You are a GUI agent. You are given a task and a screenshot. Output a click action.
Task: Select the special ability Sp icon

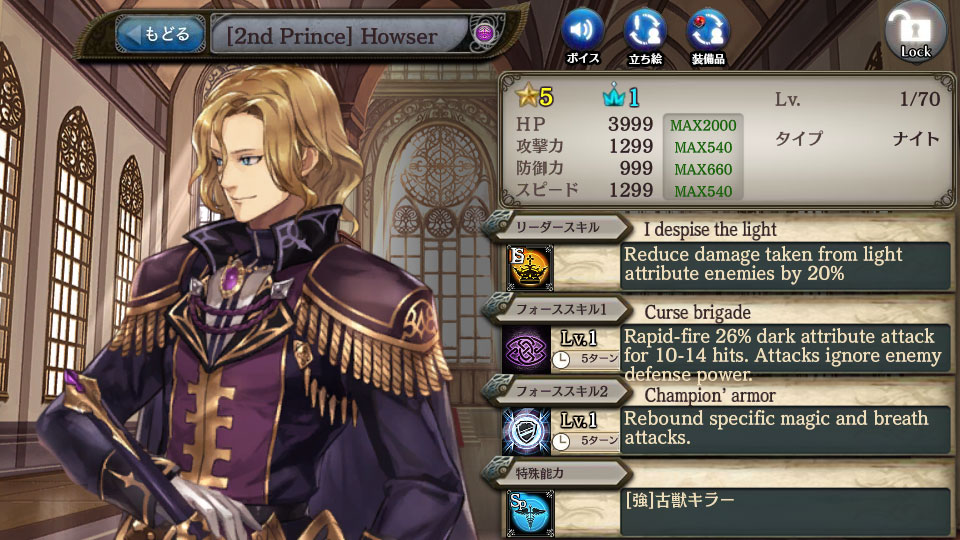(527, 511)
